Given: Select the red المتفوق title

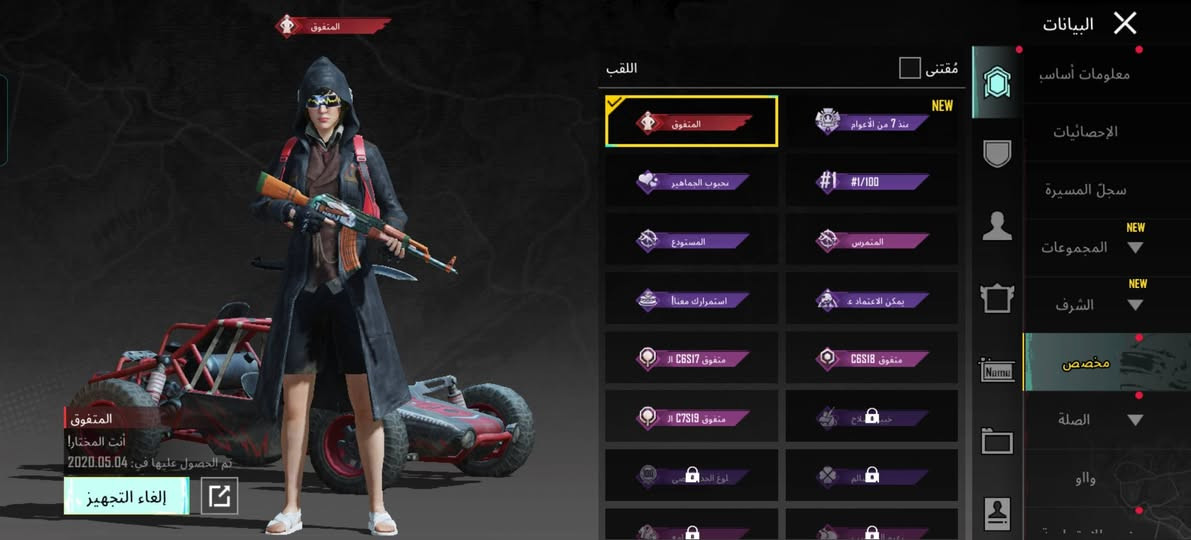Looking at the screenshot, I should coord(692,122).
